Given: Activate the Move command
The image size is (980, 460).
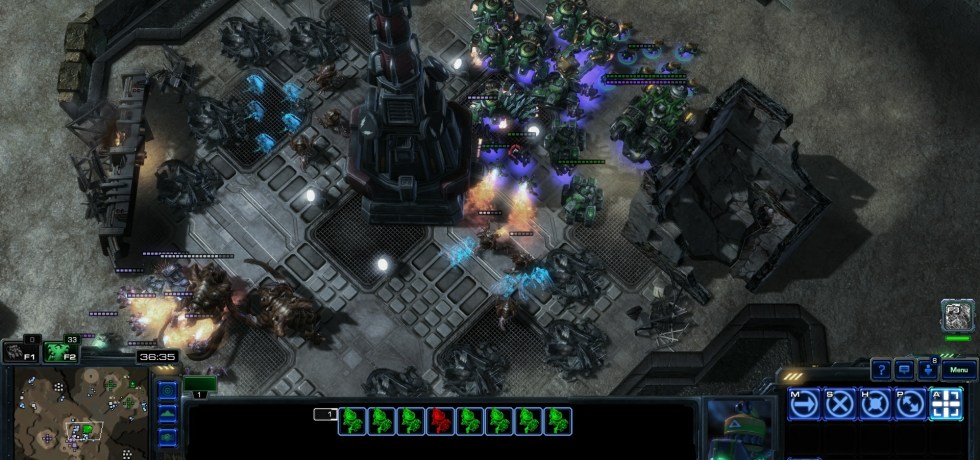Looking at the screenshot, I should pos(805,404).
